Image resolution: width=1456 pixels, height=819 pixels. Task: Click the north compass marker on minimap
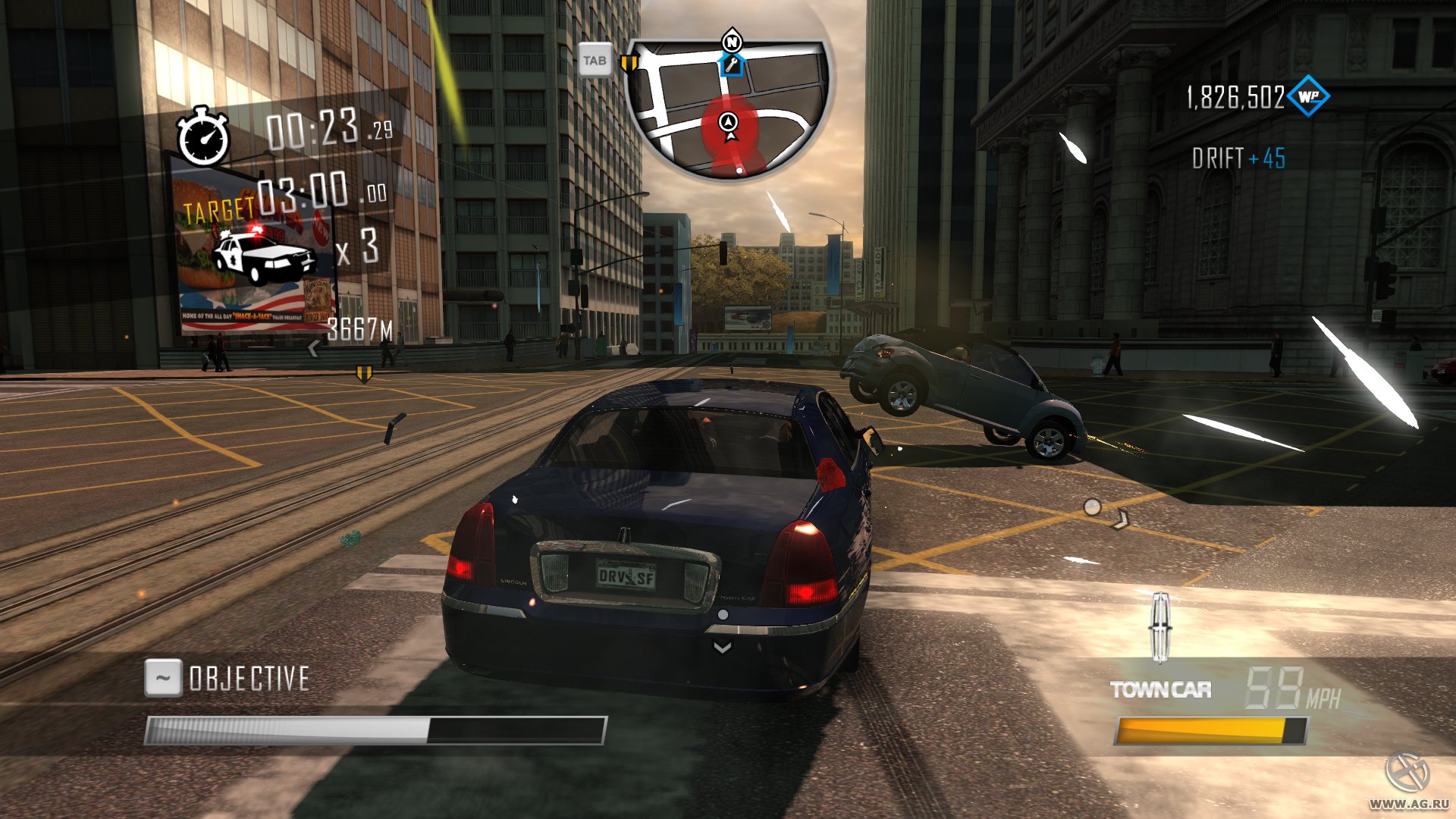732,42
